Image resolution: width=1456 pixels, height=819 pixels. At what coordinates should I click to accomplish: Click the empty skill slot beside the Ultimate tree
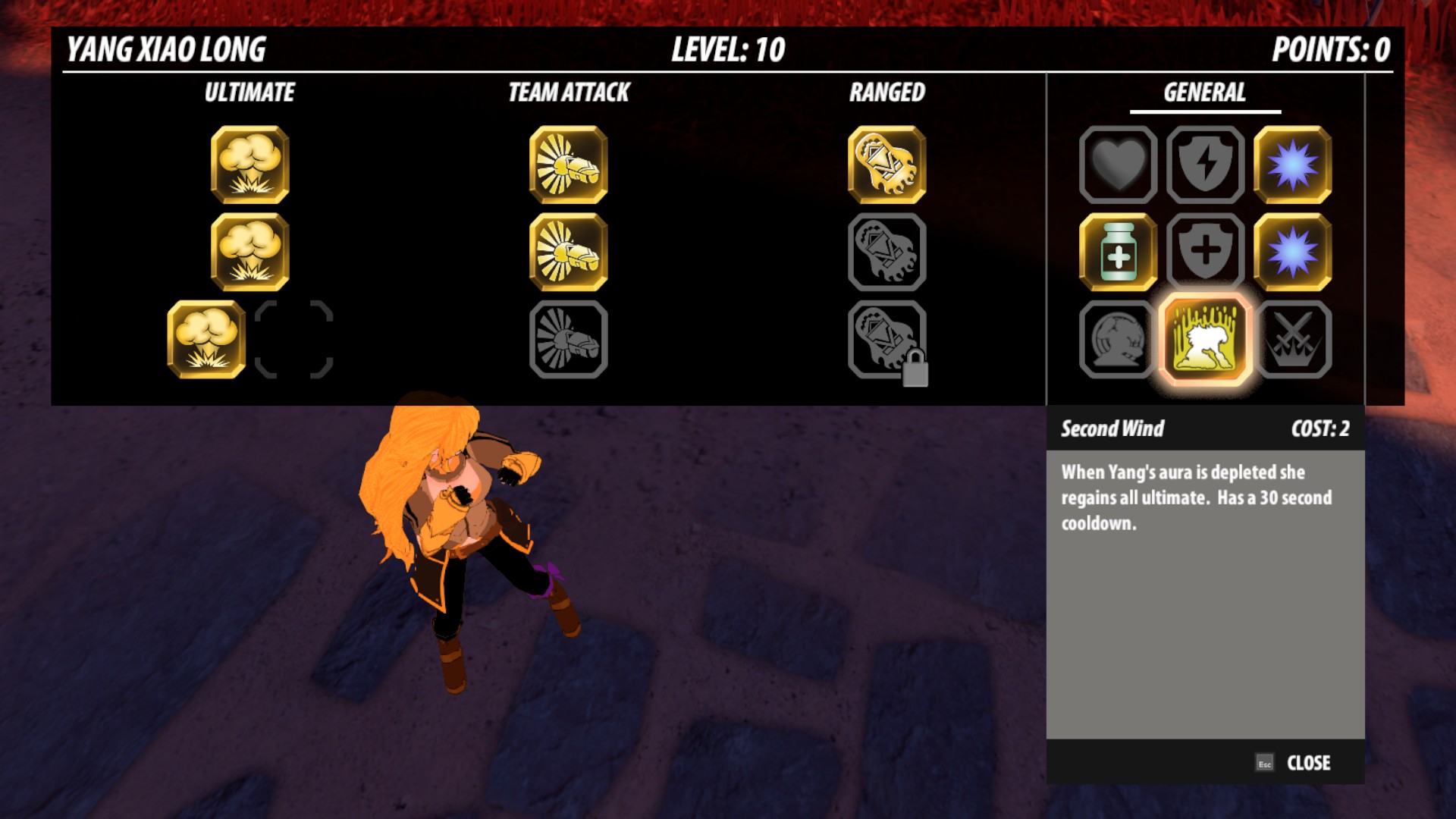296,340
